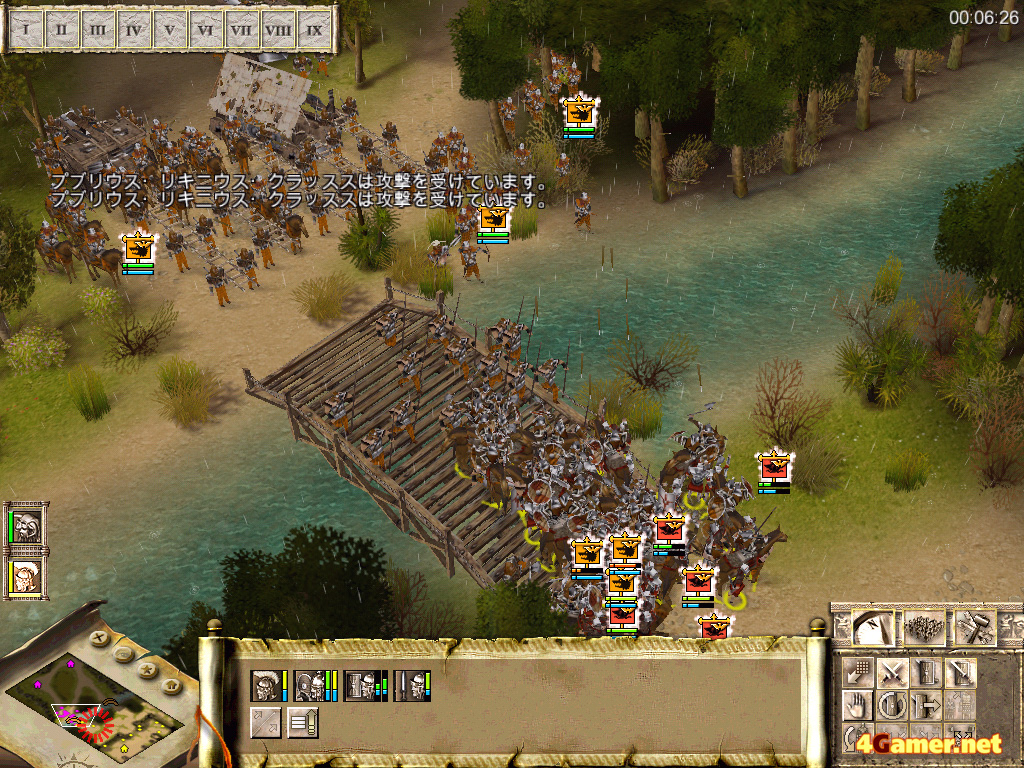The height and width of the screenshot is (768, 1024).
Task: Click the list-with-up-arrow button
Action: pos(302,722)
